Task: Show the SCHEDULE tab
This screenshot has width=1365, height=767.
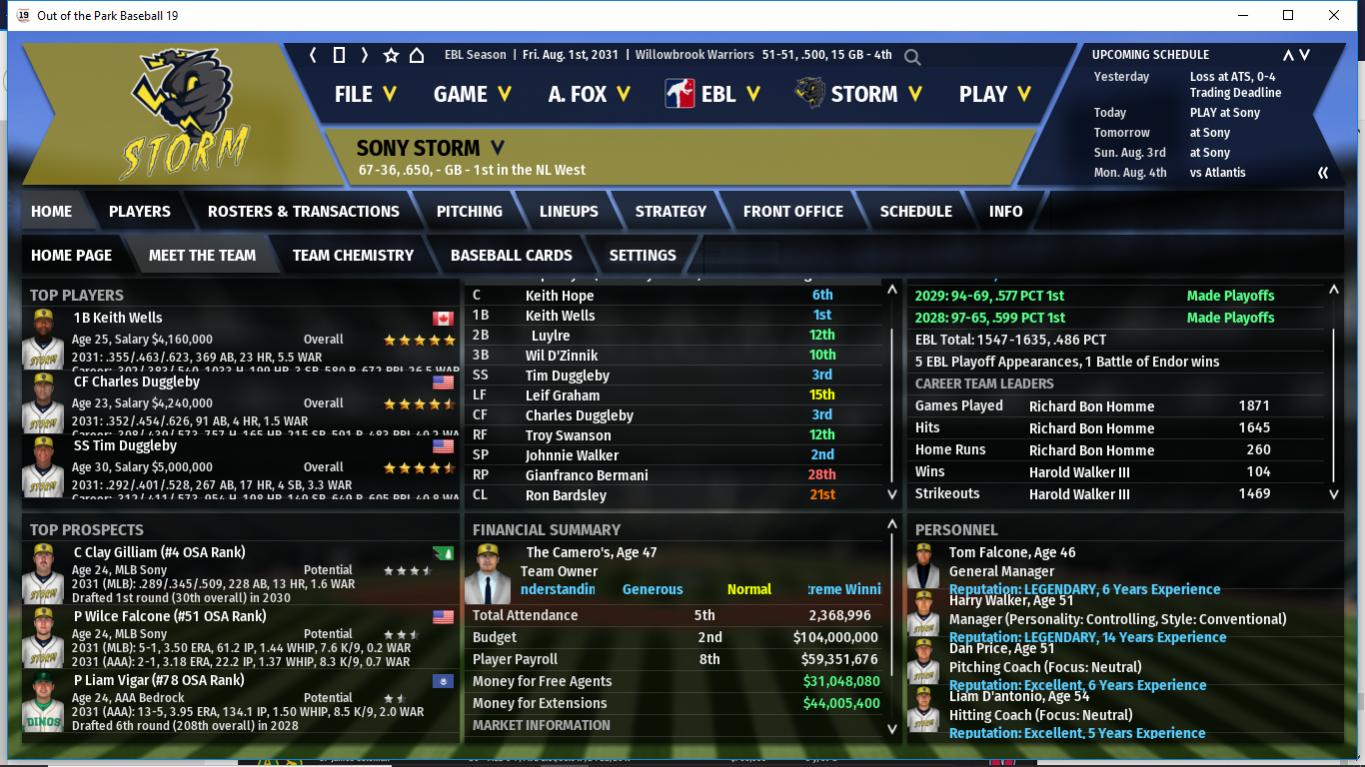Action: [915, 211]
